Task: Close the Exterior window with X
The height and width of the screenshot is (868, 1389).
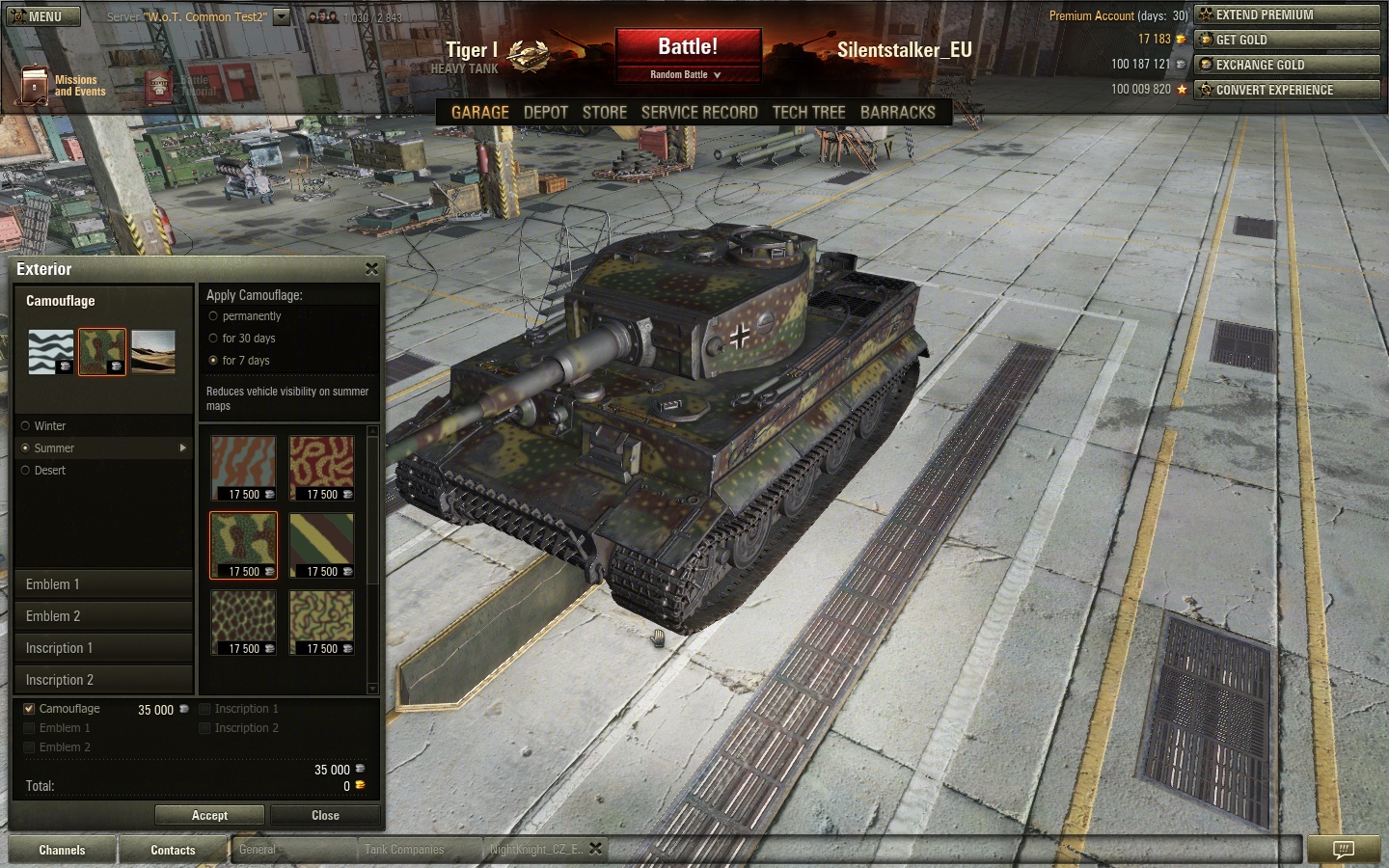Action: (x=371, y=269)
